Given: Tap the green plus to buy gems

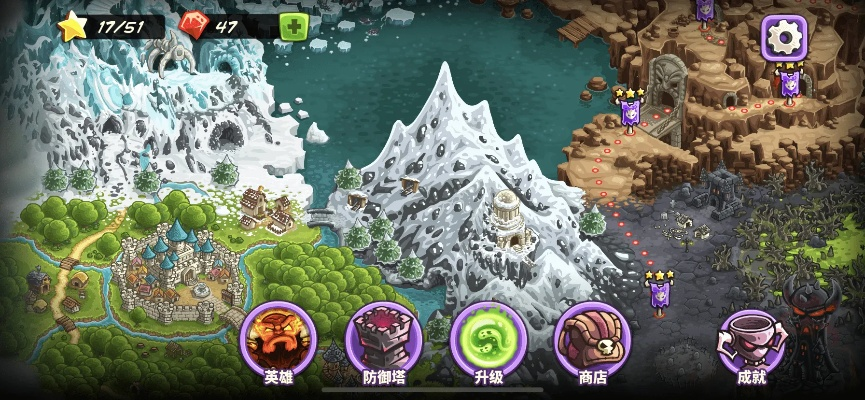Looking at the screenshot, I should click(293, 27).
